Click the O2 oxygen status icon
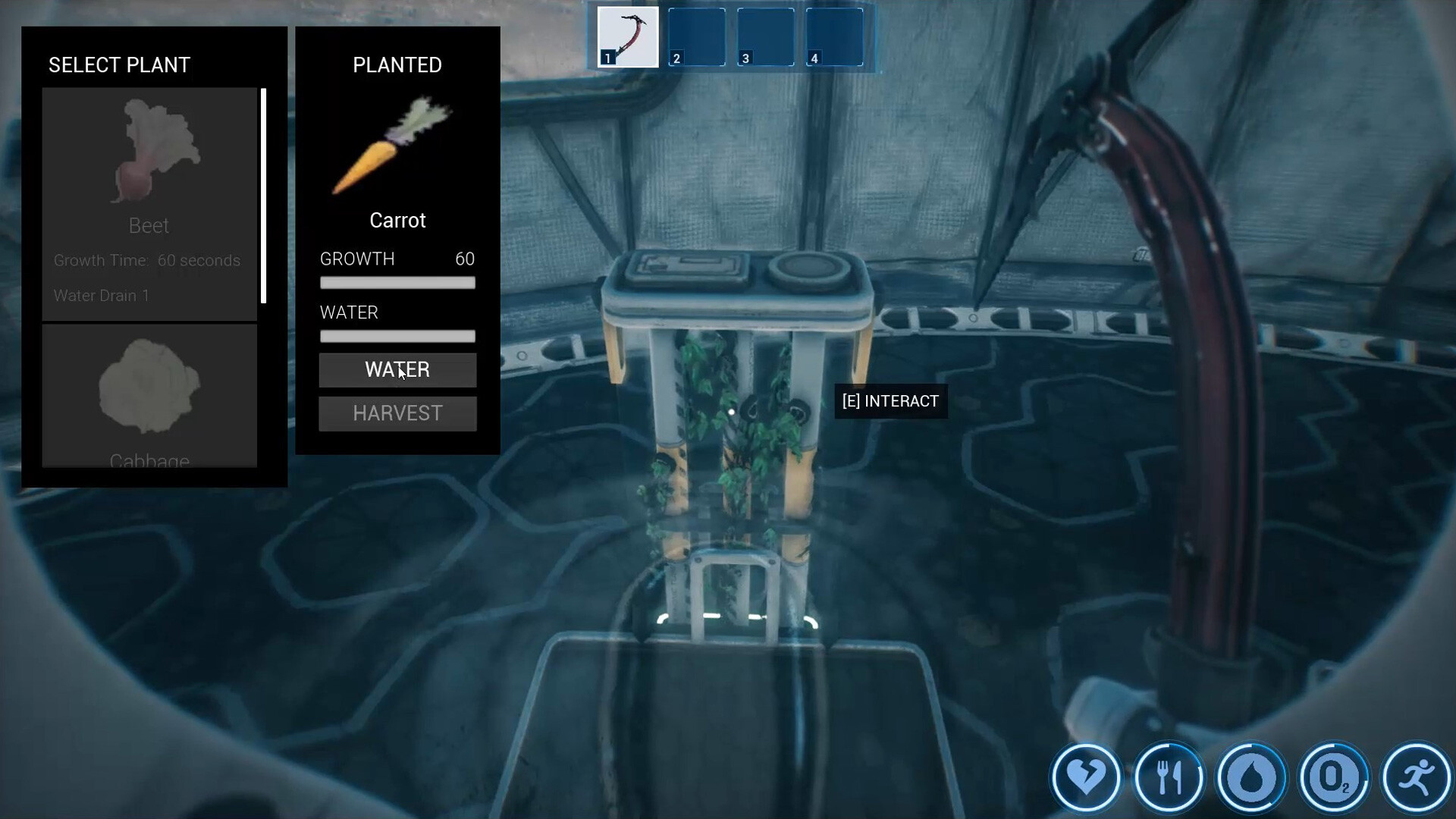The width and height of the screenshot is (1456, 819). pos(1332,777)
